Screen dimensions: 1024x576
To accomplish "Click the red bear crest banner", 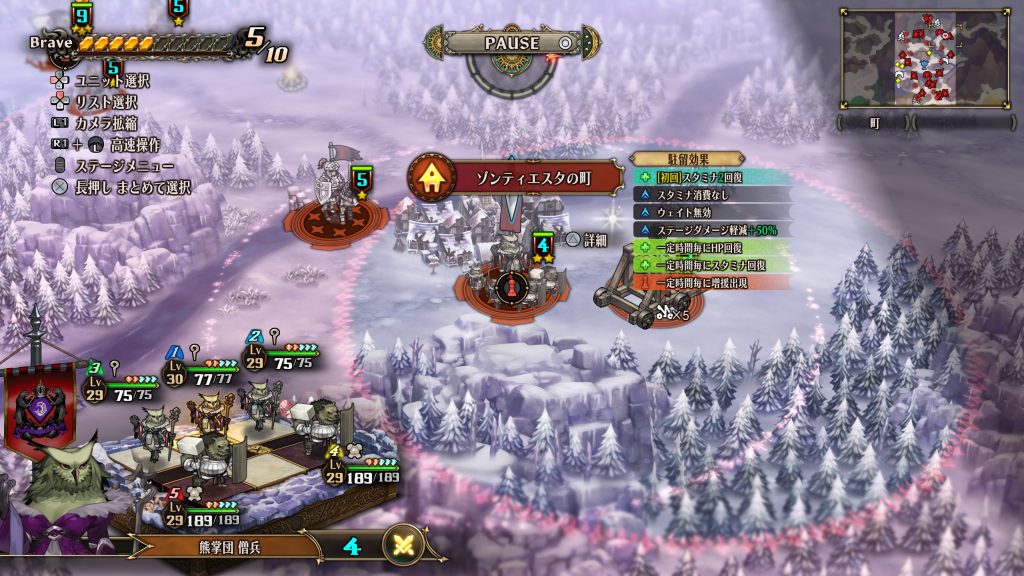I will (37, 410).
